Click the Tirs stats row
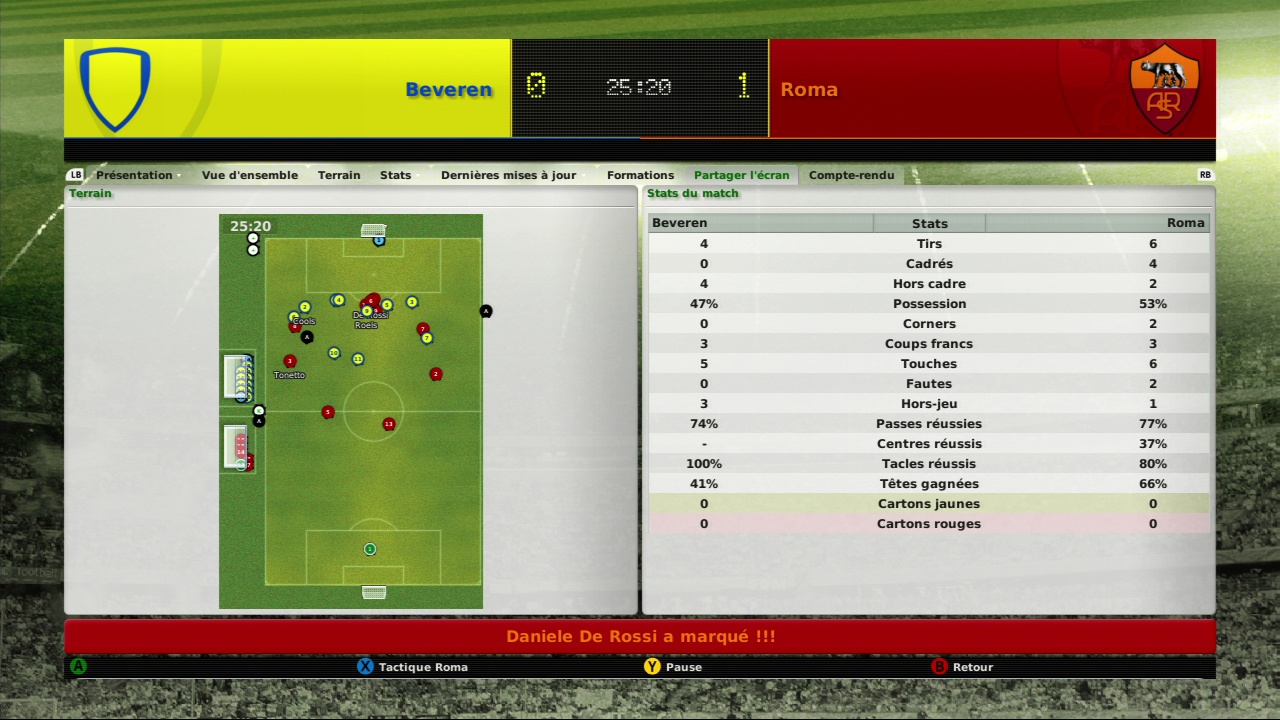This screenshot has width=1280, height=720. click(929, 244)
